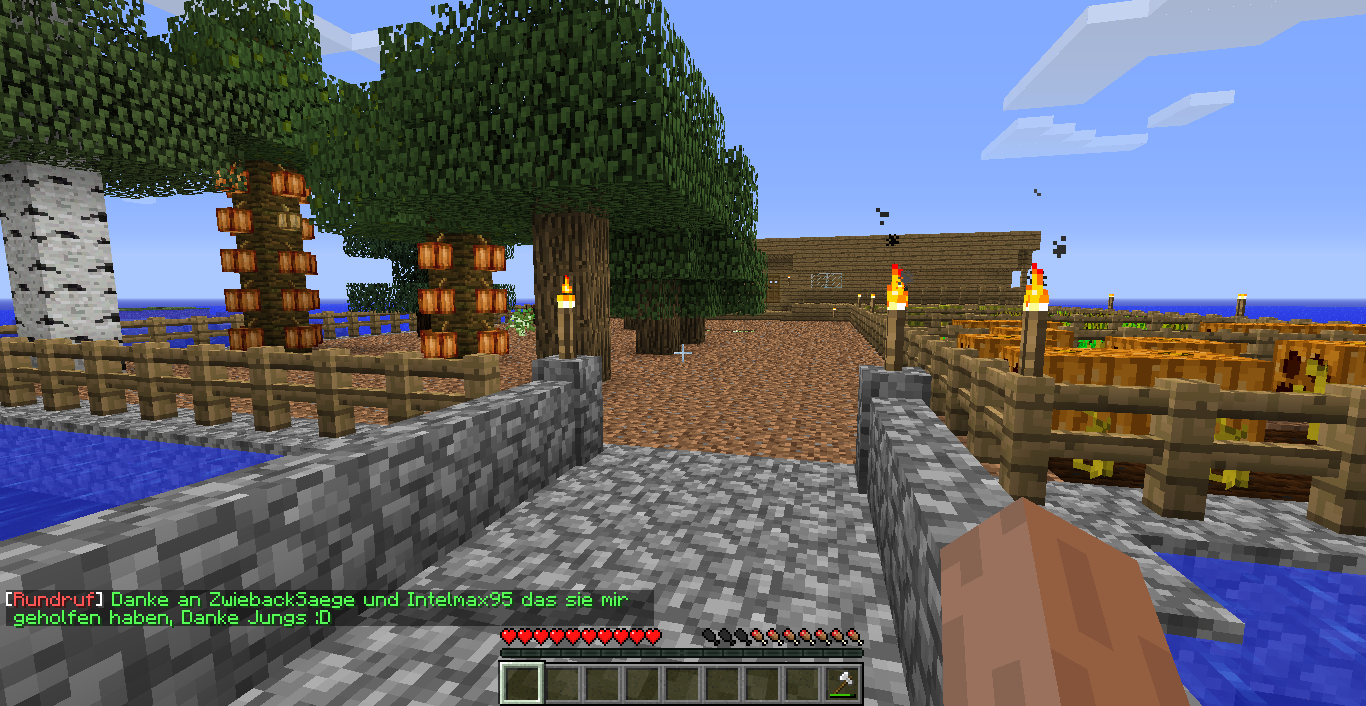The height and width of the screenshot is (706, 1366).
Task: Click the Rundruf chat message
Action: pyautogui.click(x=320, y=609)
